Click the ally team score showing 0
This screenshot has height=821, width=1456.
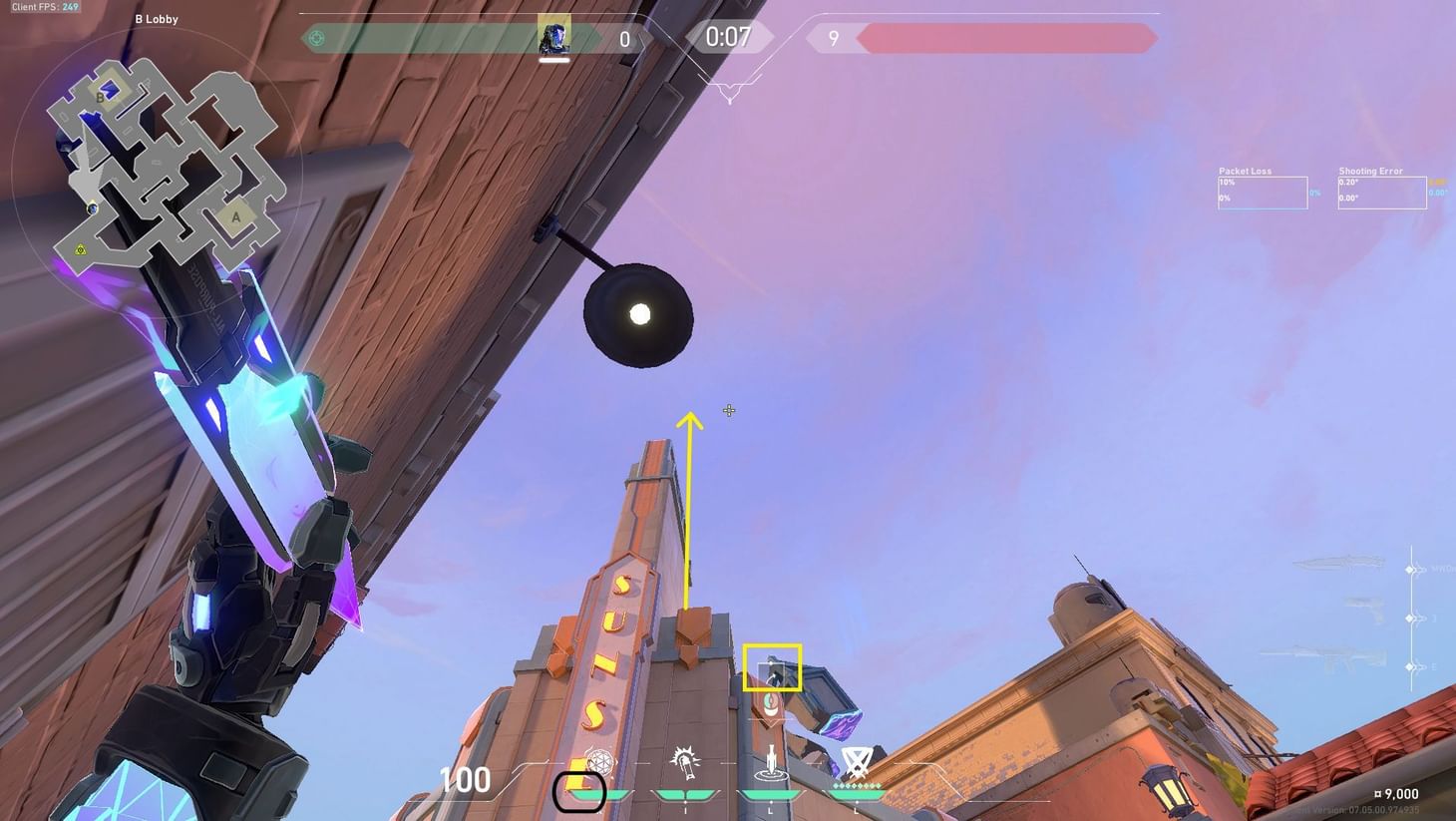click(x=625, y=38)
